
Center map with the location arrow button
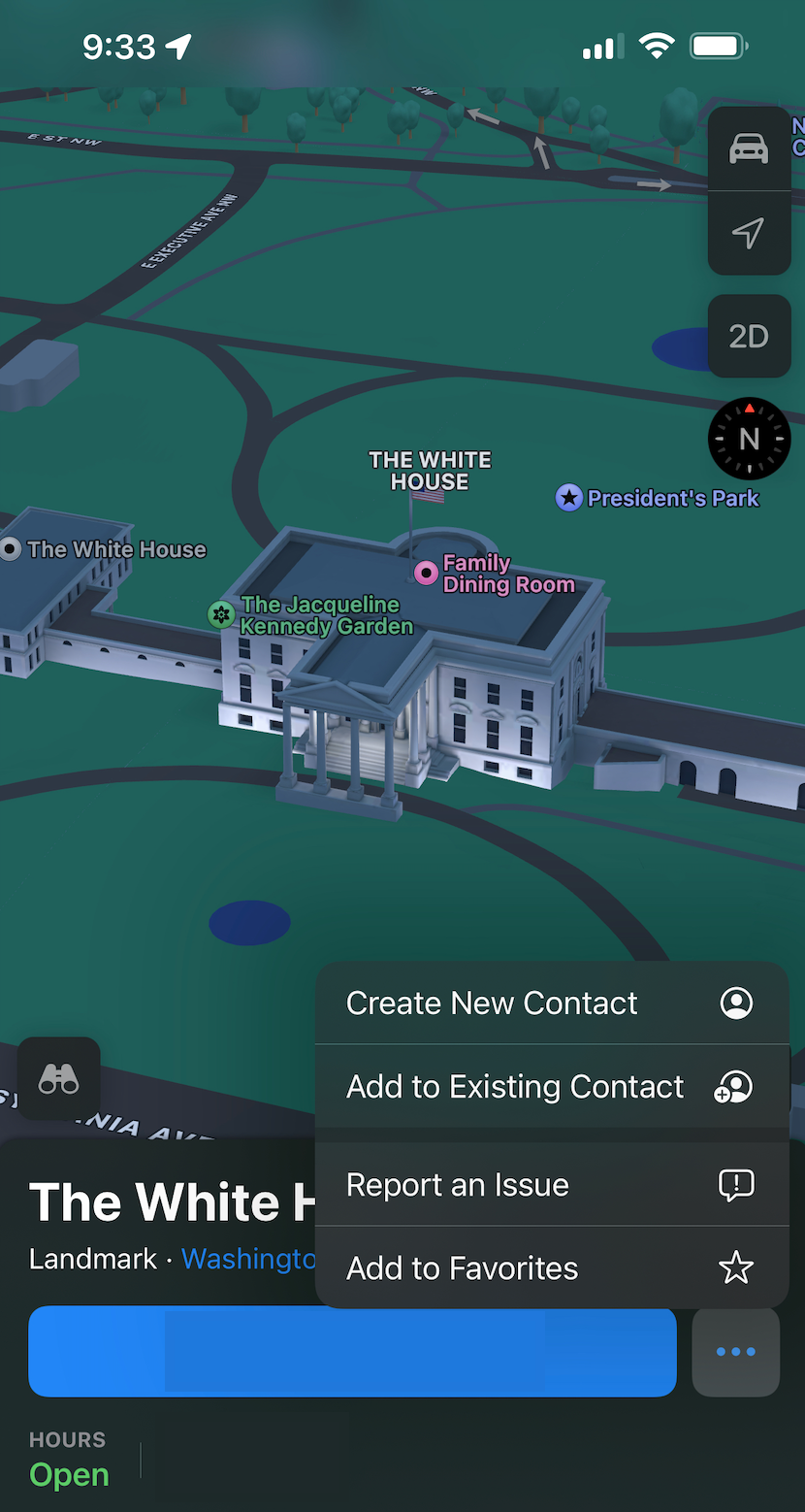tap(749, 233)
